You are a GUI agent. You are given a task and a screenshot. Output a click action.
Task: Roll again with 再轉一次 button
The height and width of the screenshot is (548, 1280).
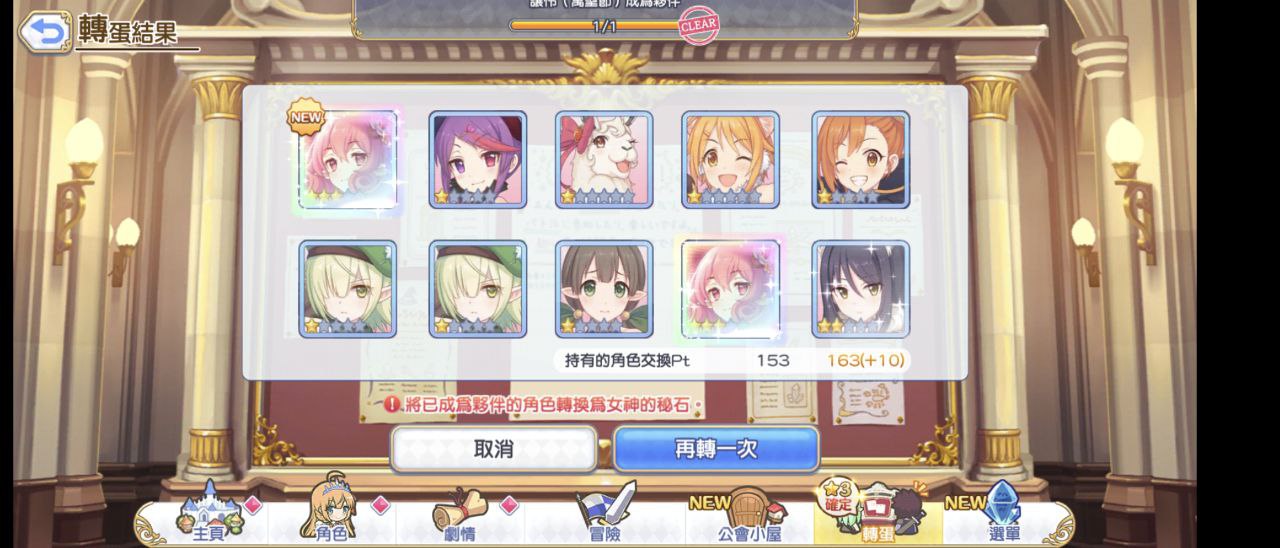click(716, 449)
